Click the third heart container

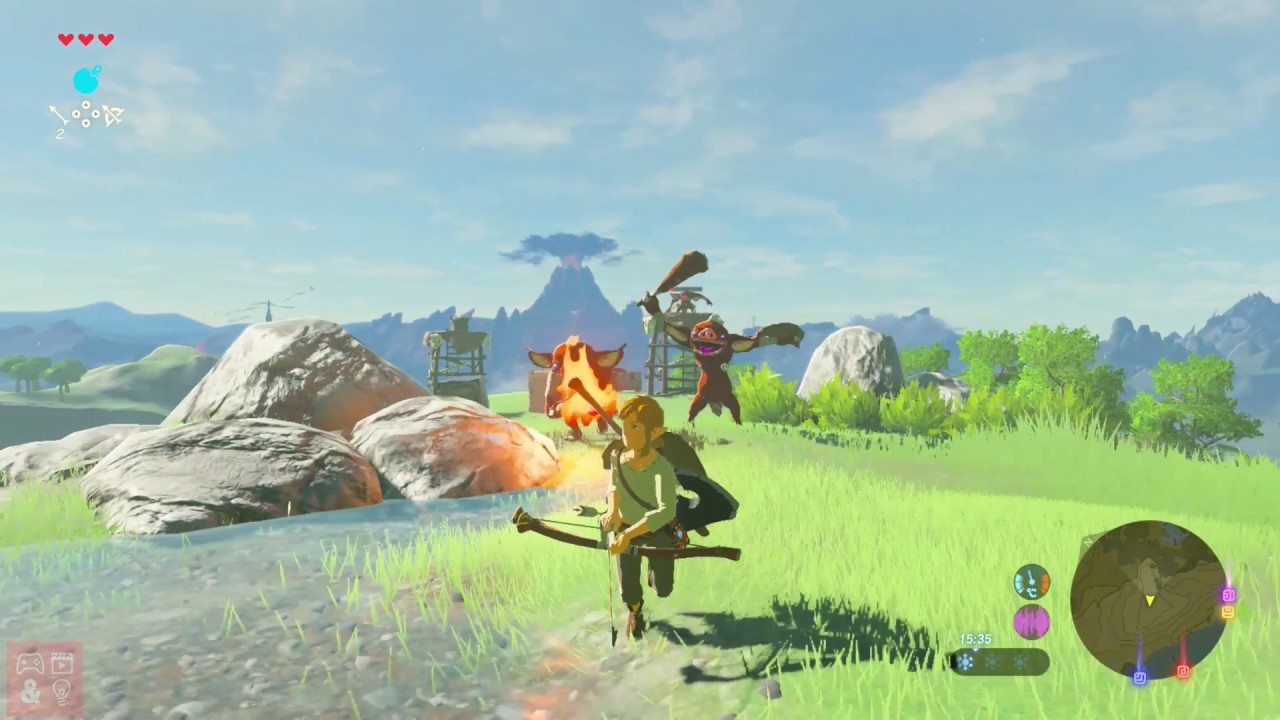[106, 40]
